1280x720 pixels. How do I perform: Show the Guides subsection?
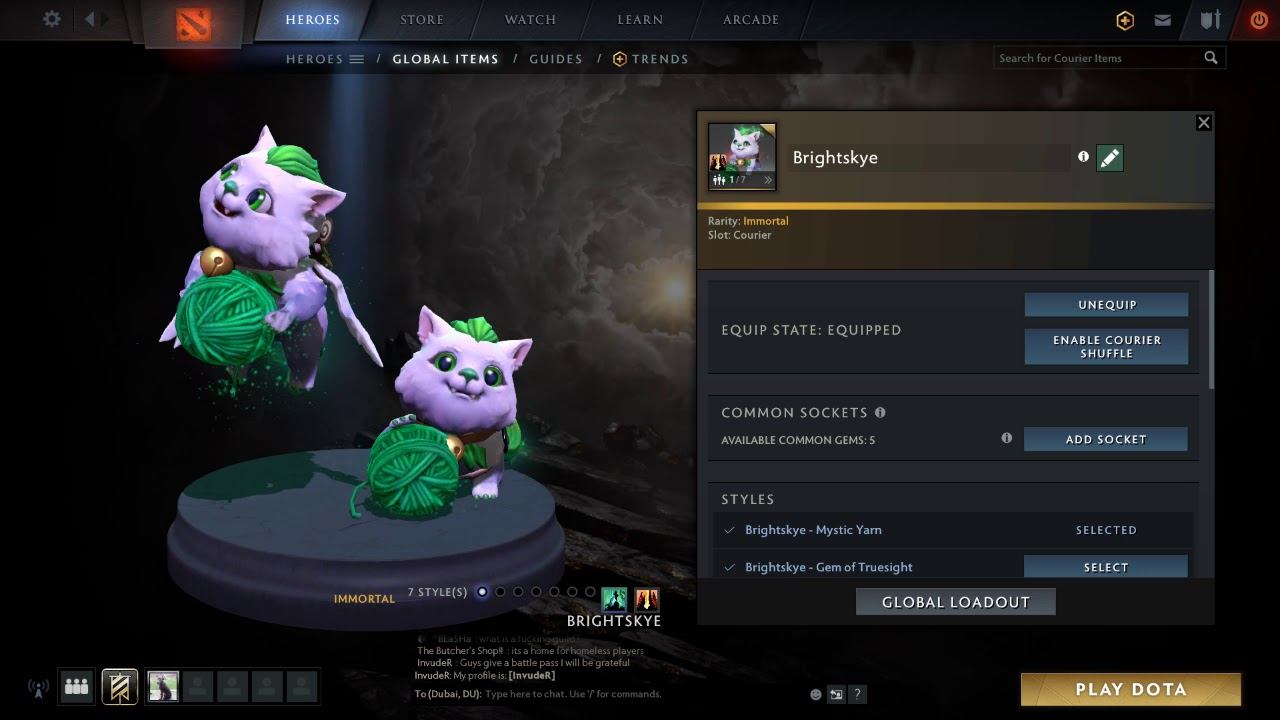556,59
